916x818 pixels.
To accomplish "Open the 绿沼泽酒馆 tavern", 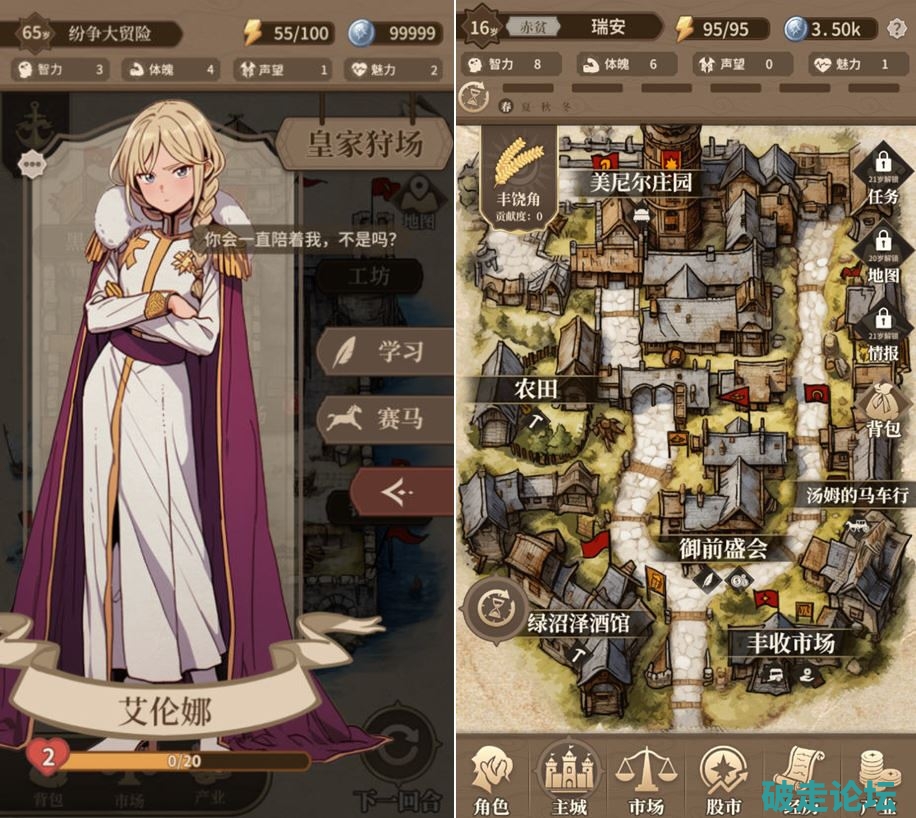I will tap(579, 624).
